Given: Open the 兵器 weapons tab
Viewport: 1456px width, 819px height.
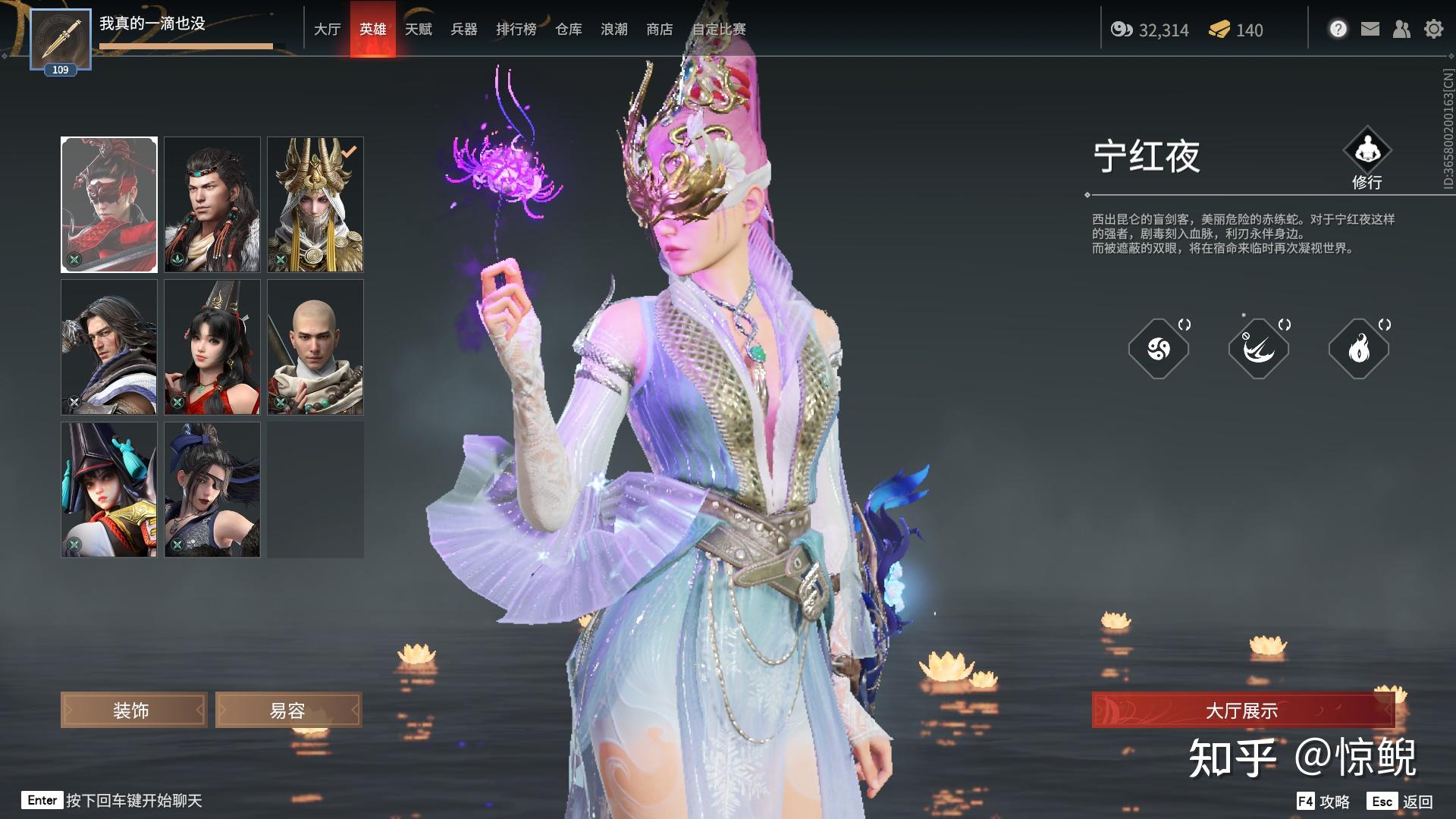Looking at the screenshot, I should pos(463,30).
